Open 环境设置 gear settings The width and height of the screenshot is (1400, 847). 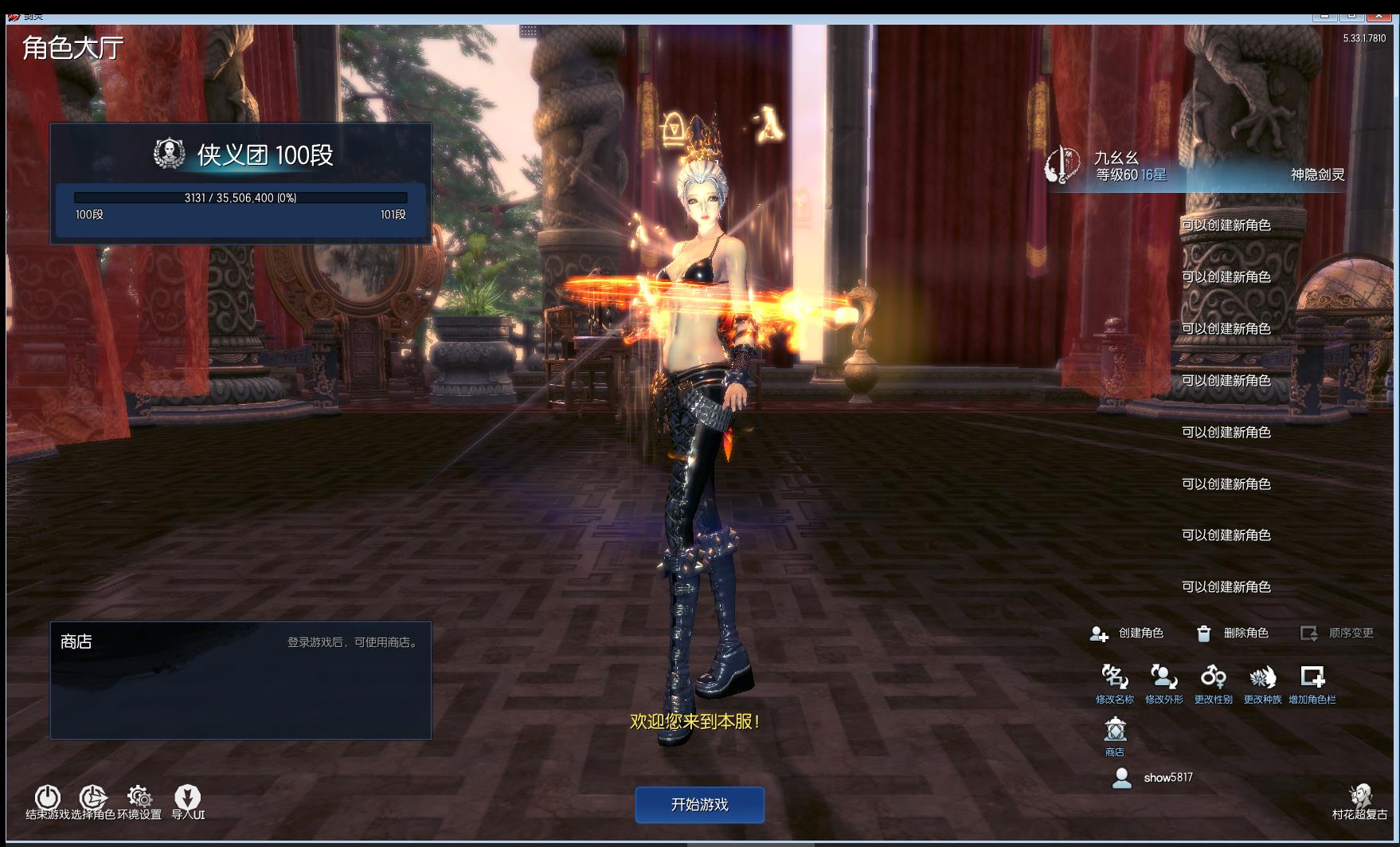tap(139, 798)
